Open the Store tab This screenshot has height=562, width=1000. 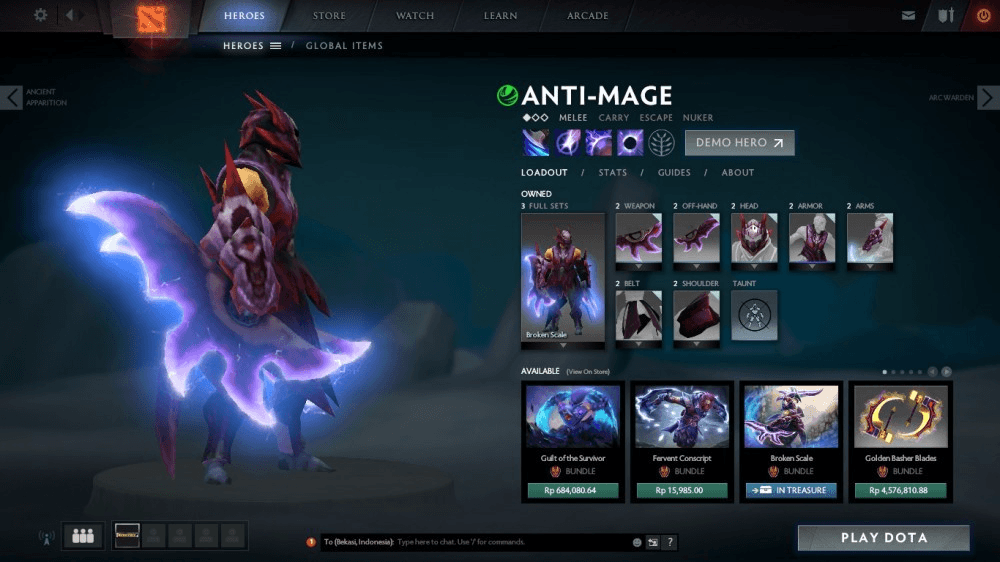329,16
